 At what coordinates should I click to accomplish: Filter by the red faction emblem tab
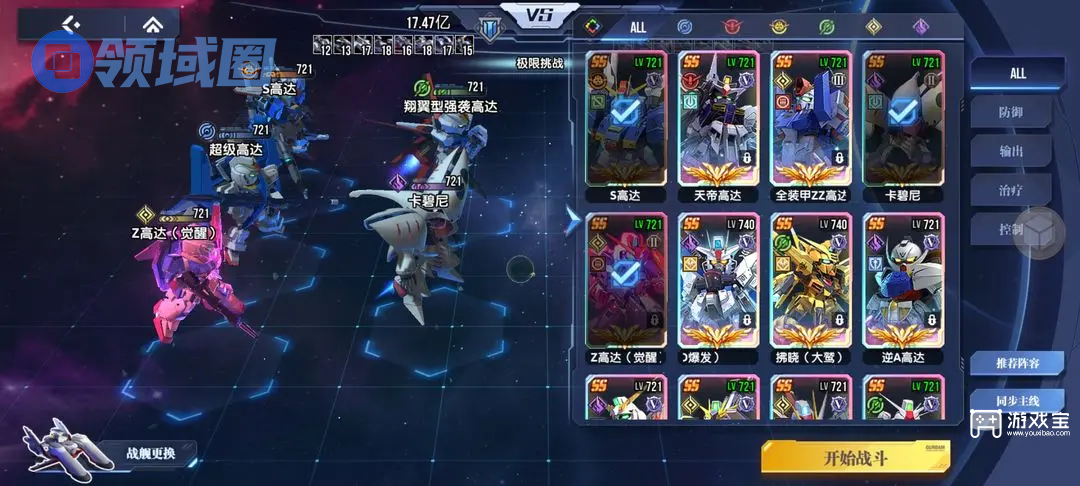click(x=731, y=27)
